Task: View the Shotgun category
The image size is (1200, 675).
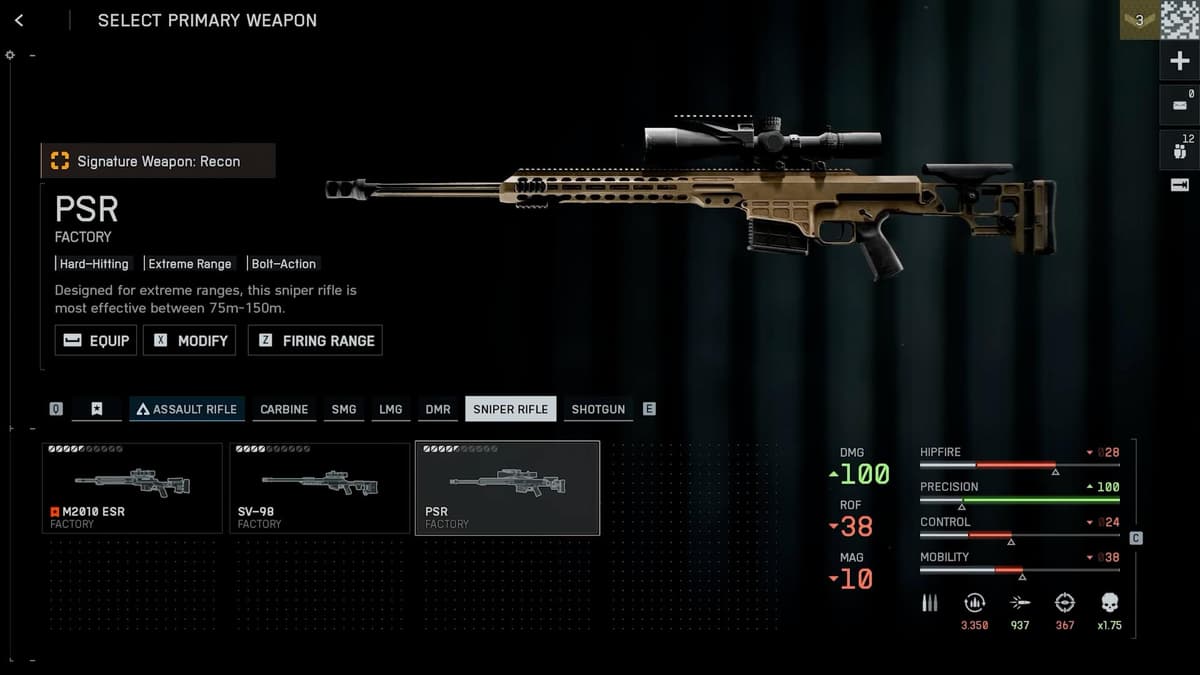Action: point(598,409)
